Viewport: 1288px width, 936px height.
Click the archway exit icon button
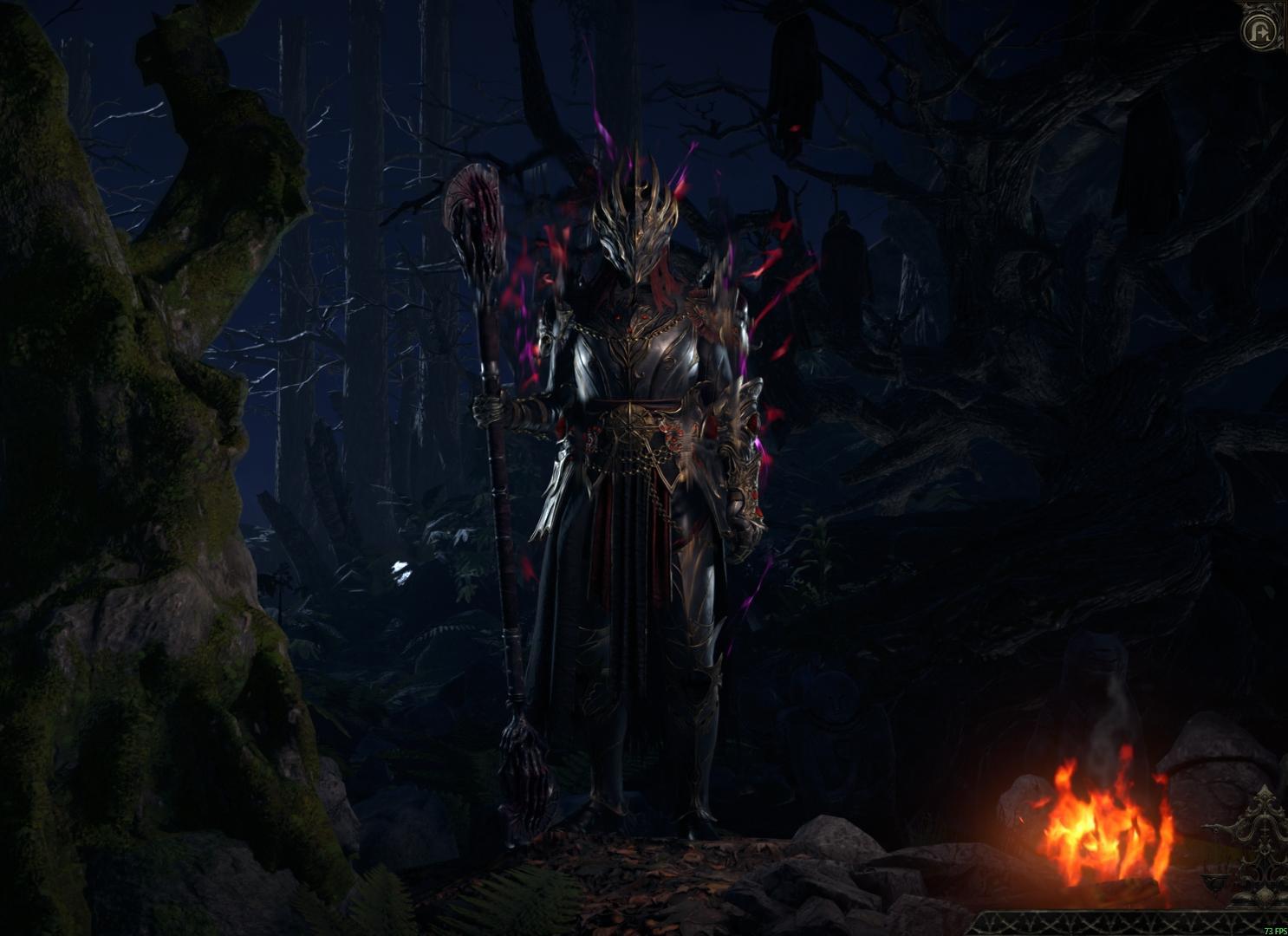coord(1259,31)
